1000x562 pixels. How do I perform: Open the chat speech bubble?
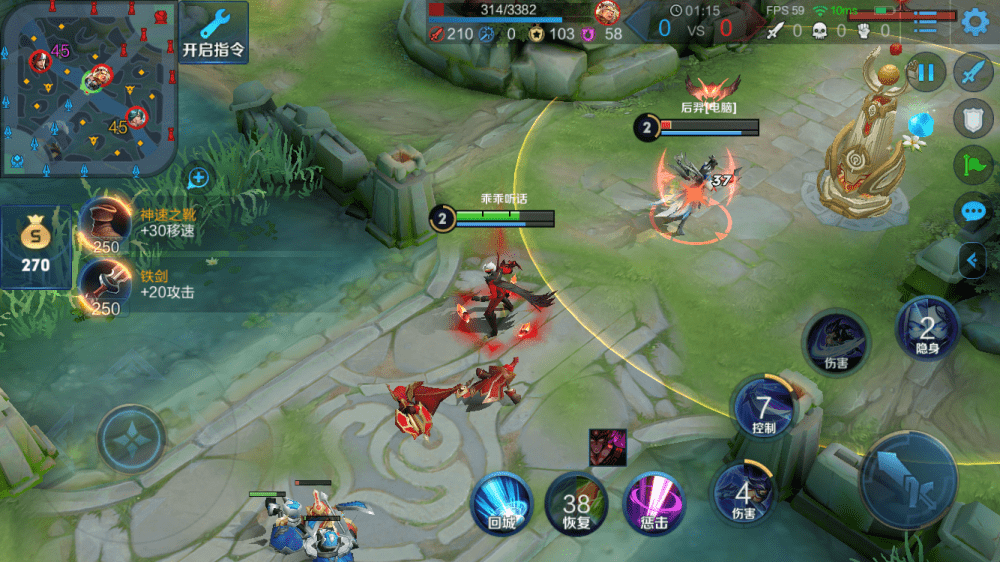973,211
